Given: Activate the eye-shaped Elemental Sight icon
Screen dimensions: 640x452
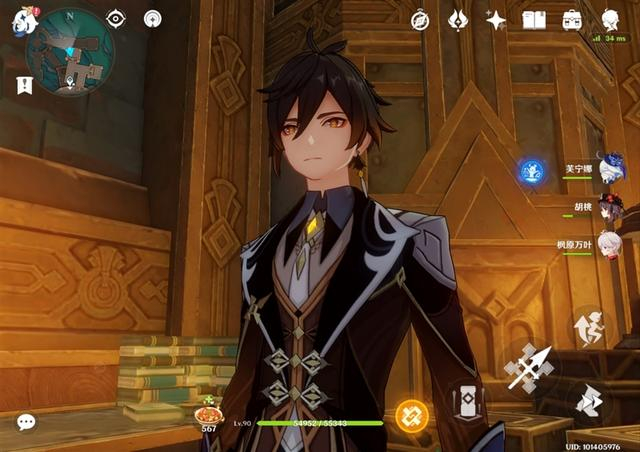Looking at the screenshot, I should [x=116, y=19].
